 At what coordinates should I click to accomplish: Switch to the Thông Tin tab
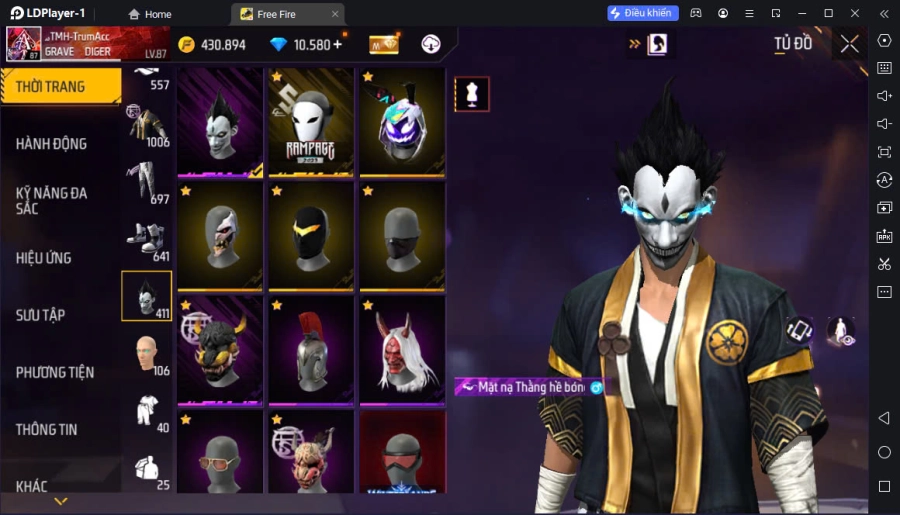(46, 429)
